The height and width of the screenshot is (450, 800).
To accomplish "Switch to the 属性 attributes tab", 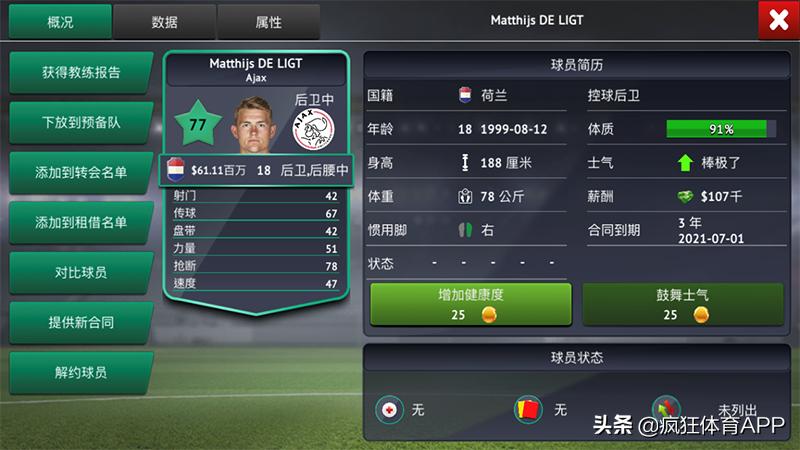I will [268, 21].
